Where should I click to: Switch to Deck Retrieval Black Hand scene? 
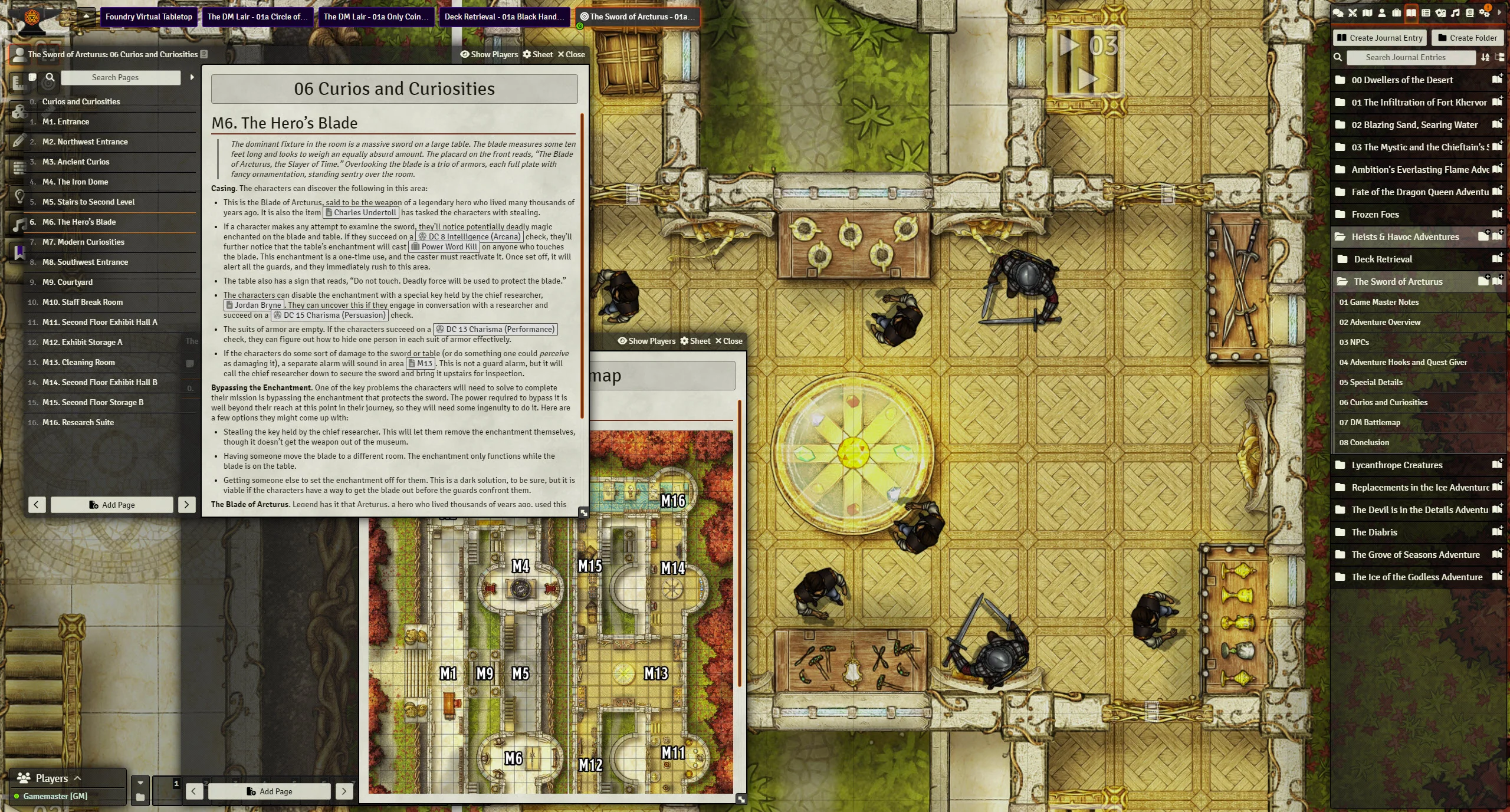pos(500,17)
